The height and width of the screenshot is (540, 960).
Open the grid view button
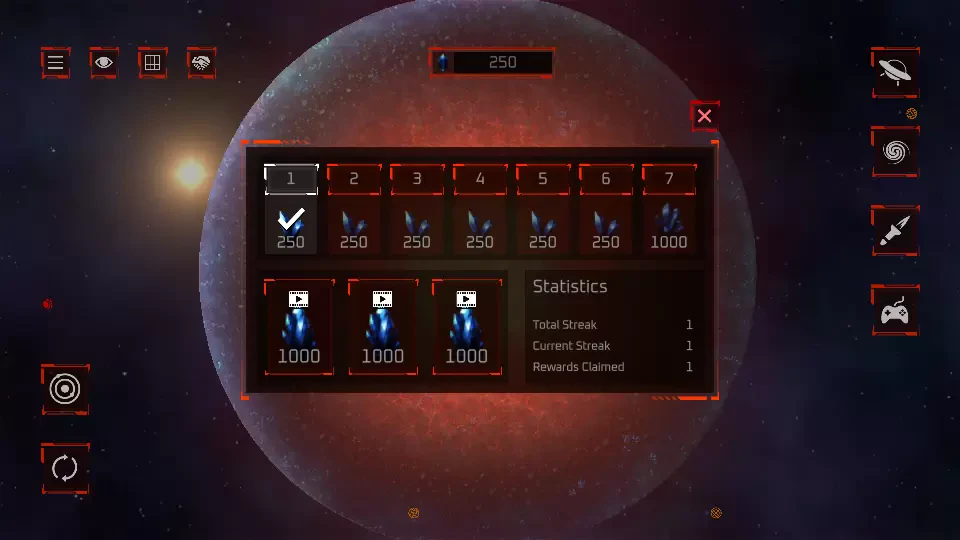pos(152,63)
